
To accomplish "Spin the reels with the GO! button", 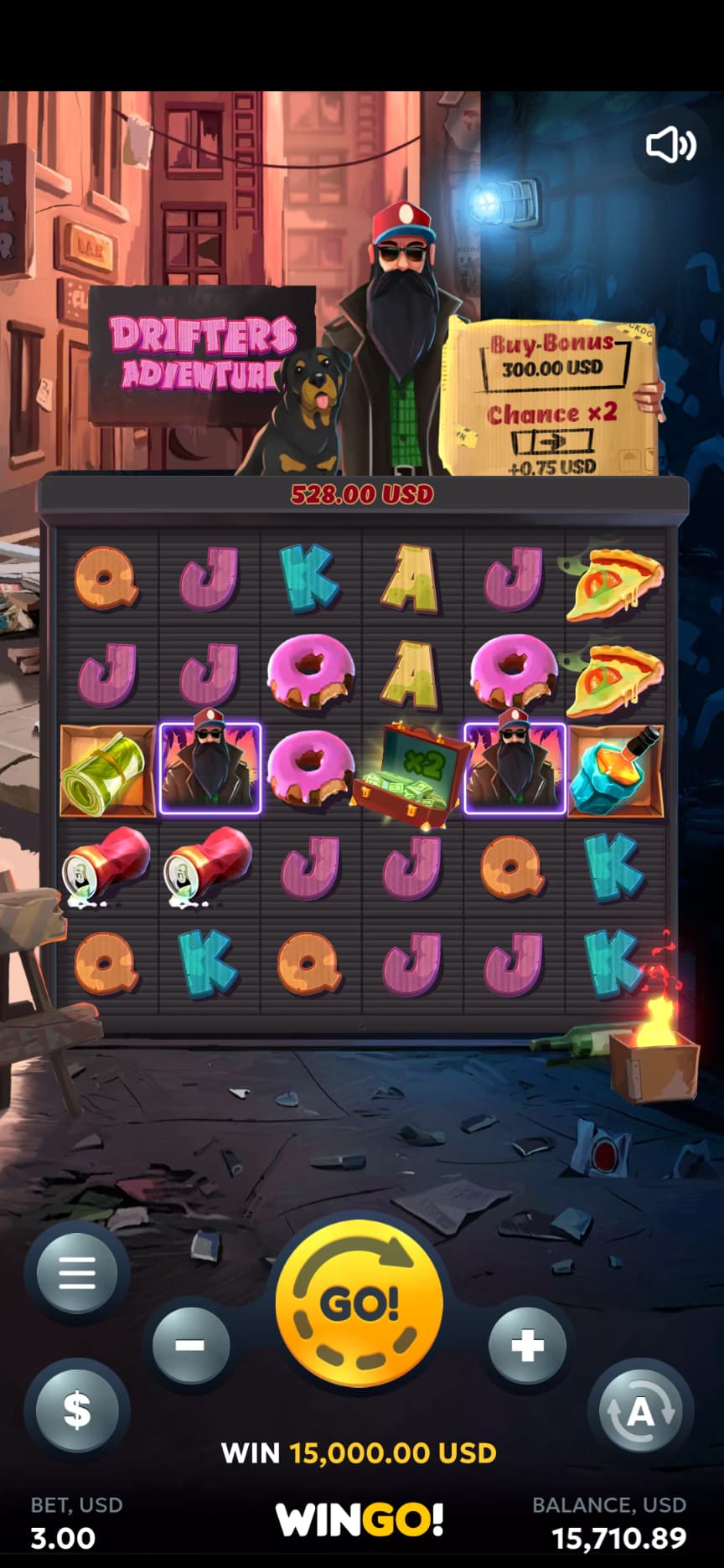I will point(359,1305).
